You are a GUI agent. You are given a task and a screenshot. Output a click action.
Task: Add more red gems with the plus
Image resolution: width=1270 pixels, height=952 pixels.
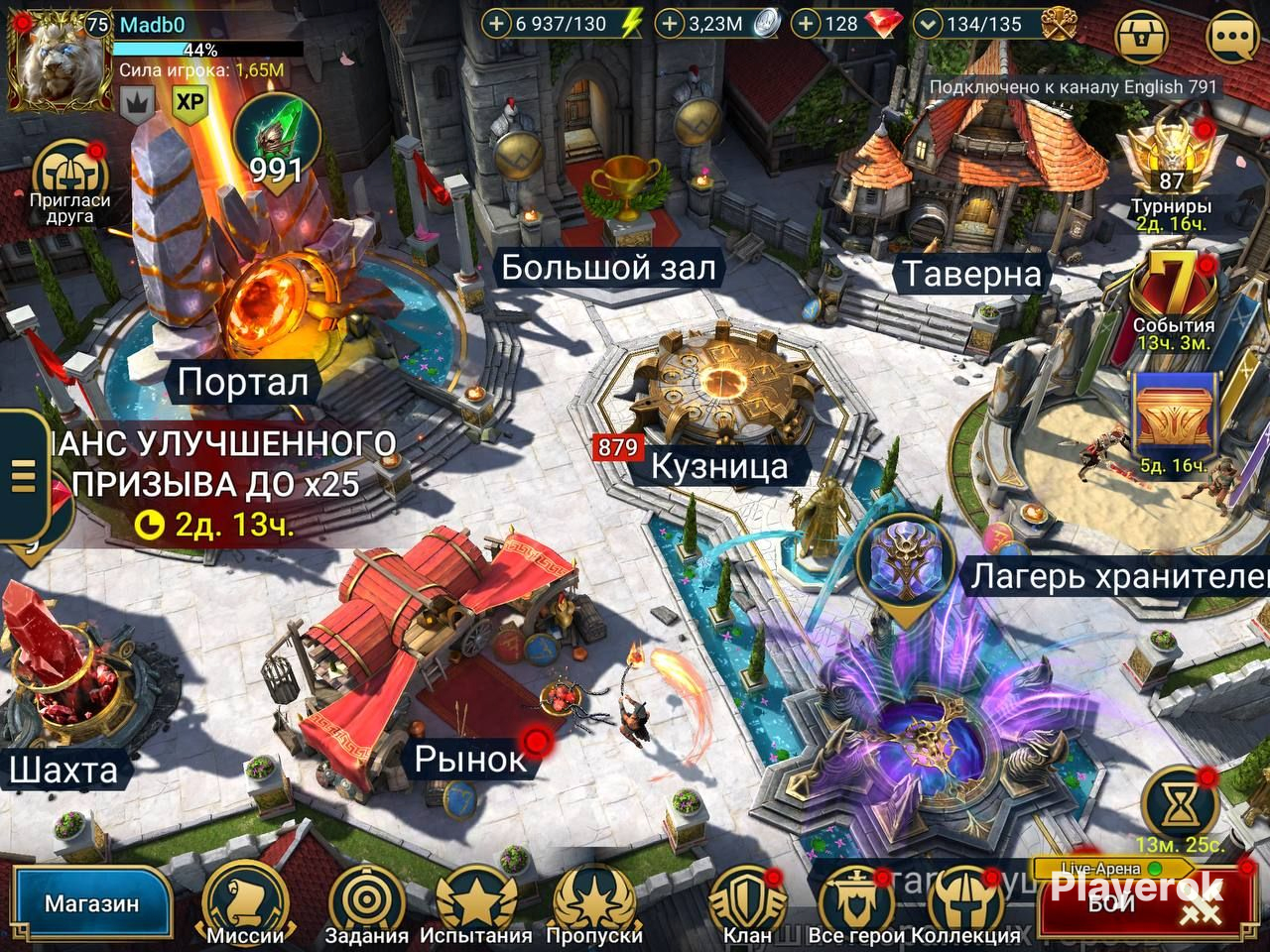pyautogui.click(x=808, y=24)
